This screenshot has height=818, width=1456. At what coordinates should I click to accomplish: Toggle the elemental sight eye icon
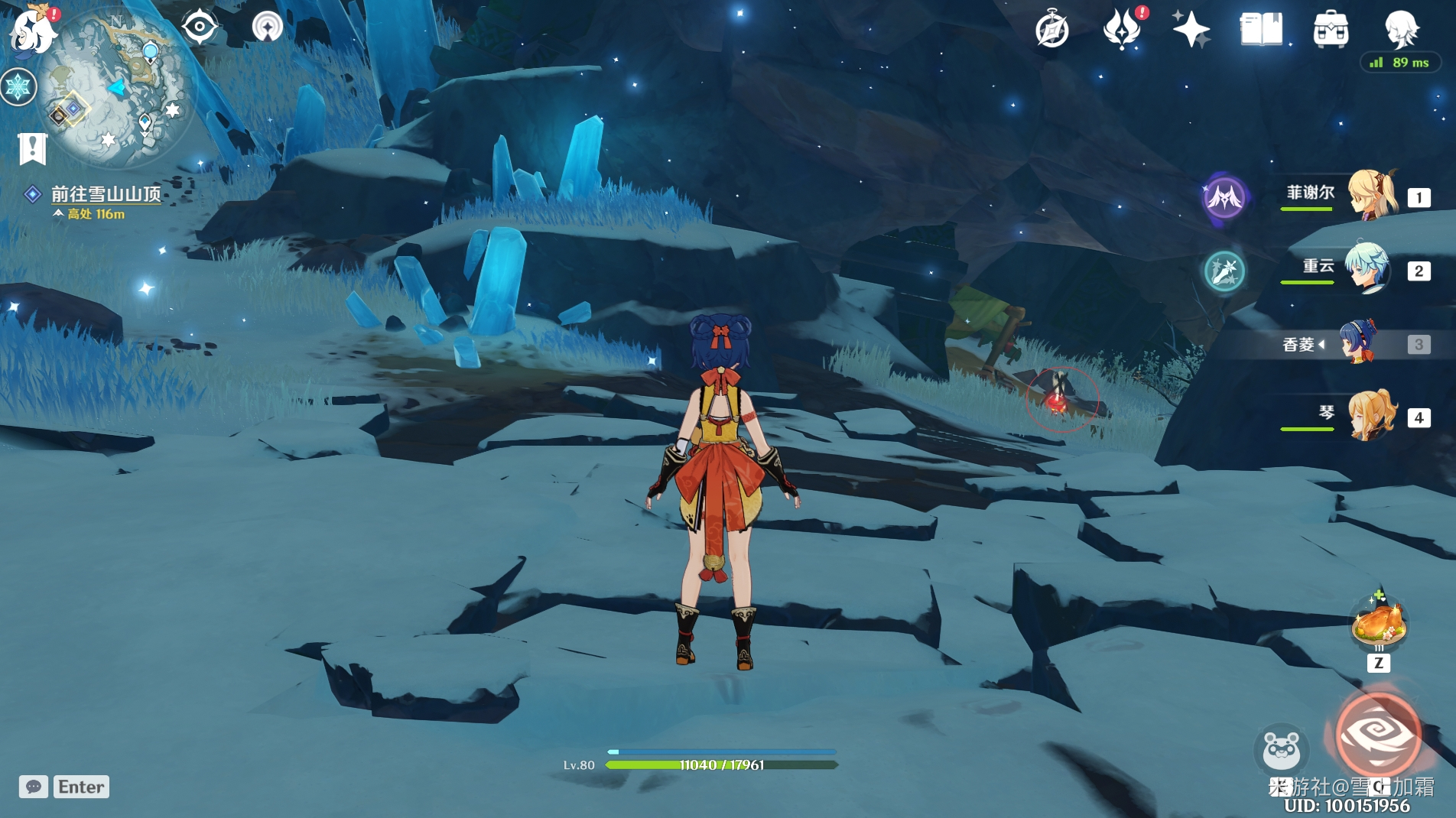click(x=199, y=28)
